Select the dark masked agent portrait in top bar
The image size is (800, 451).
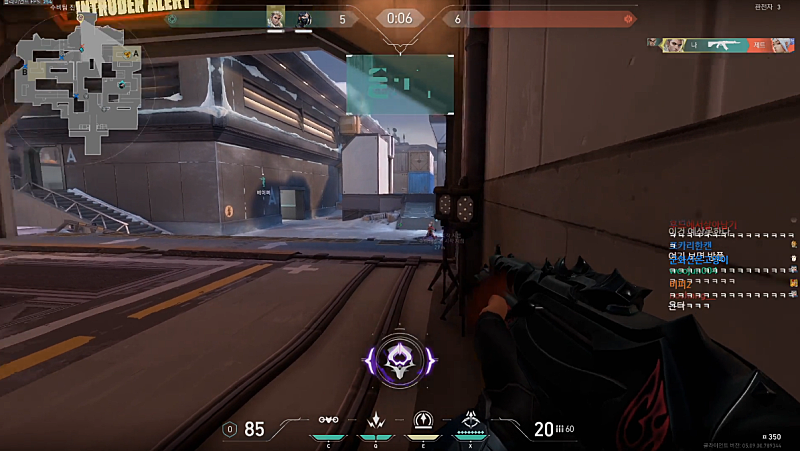(304, 18)
